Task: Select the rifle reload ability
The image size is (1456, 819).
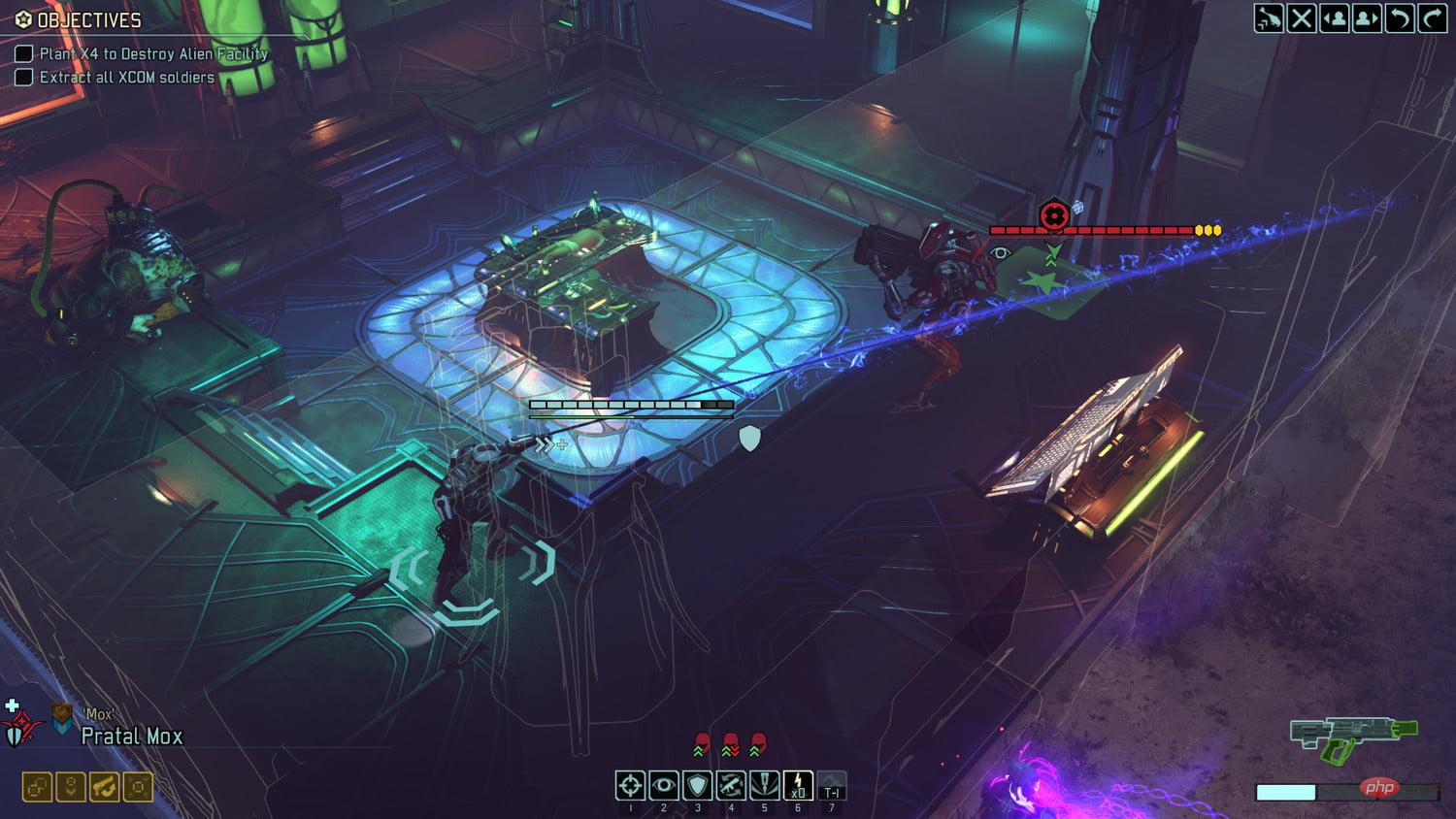Action: (731, 785)
